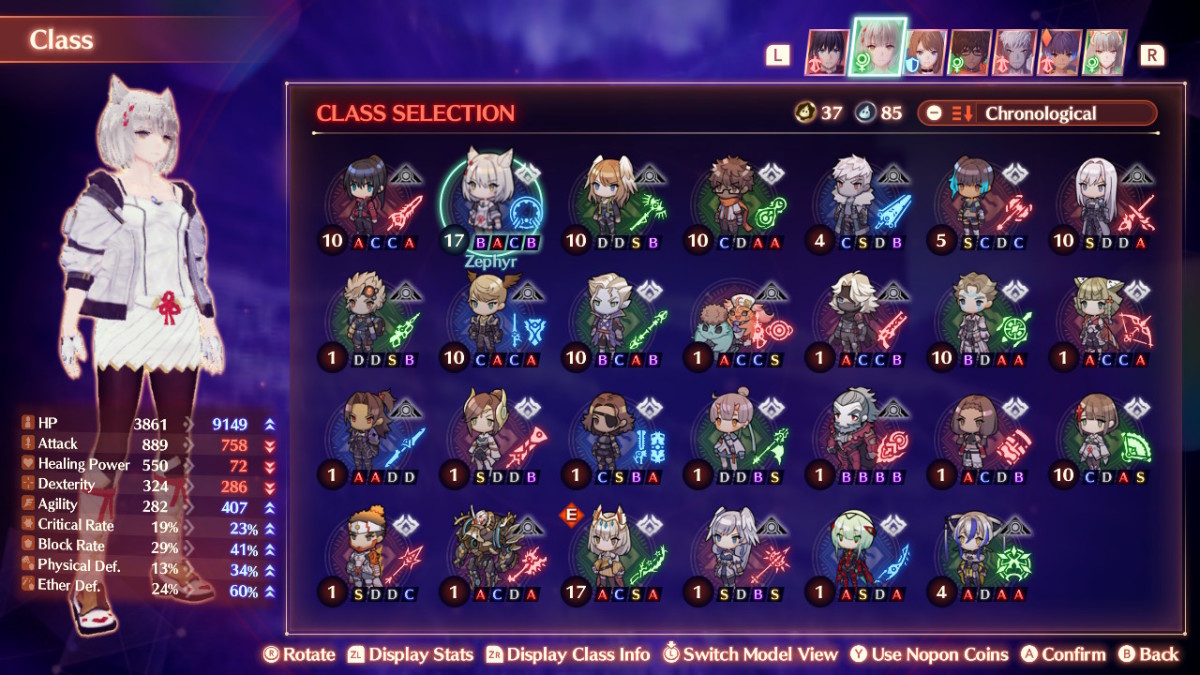This screenshot has width=1200, height=675.
Task: Pick the white-haired male party member portrait
Action: tap(1014, 52)
